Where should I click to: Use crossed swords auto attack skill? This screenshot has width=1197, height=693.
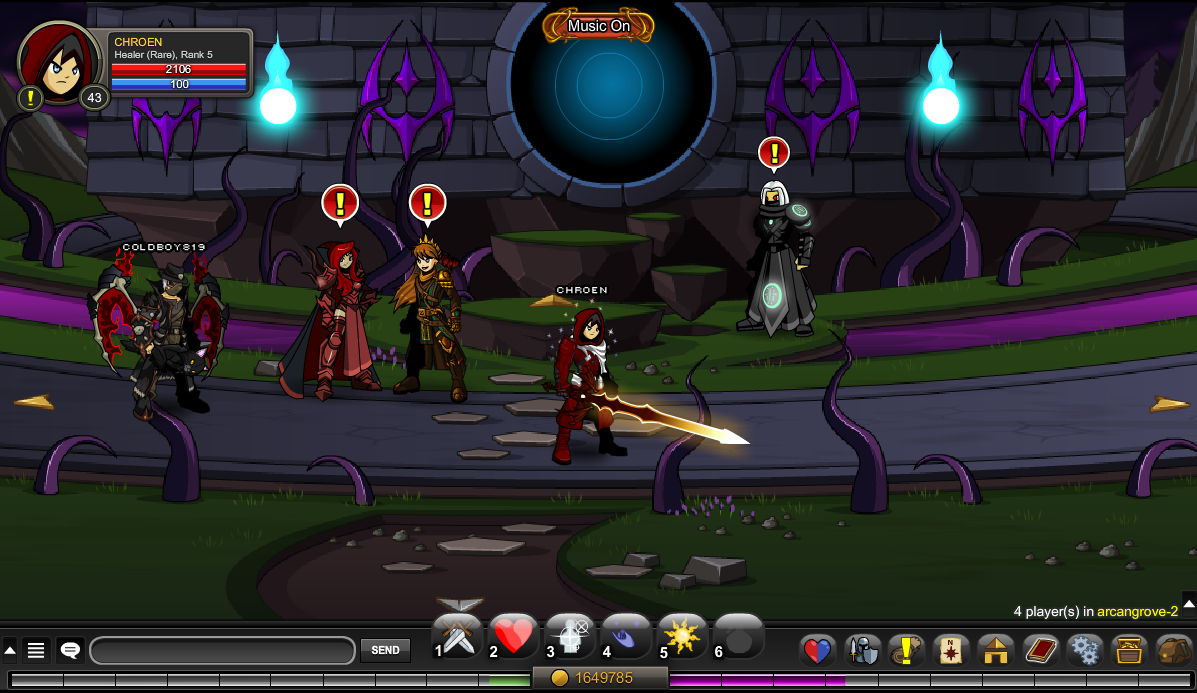(458, 637)
